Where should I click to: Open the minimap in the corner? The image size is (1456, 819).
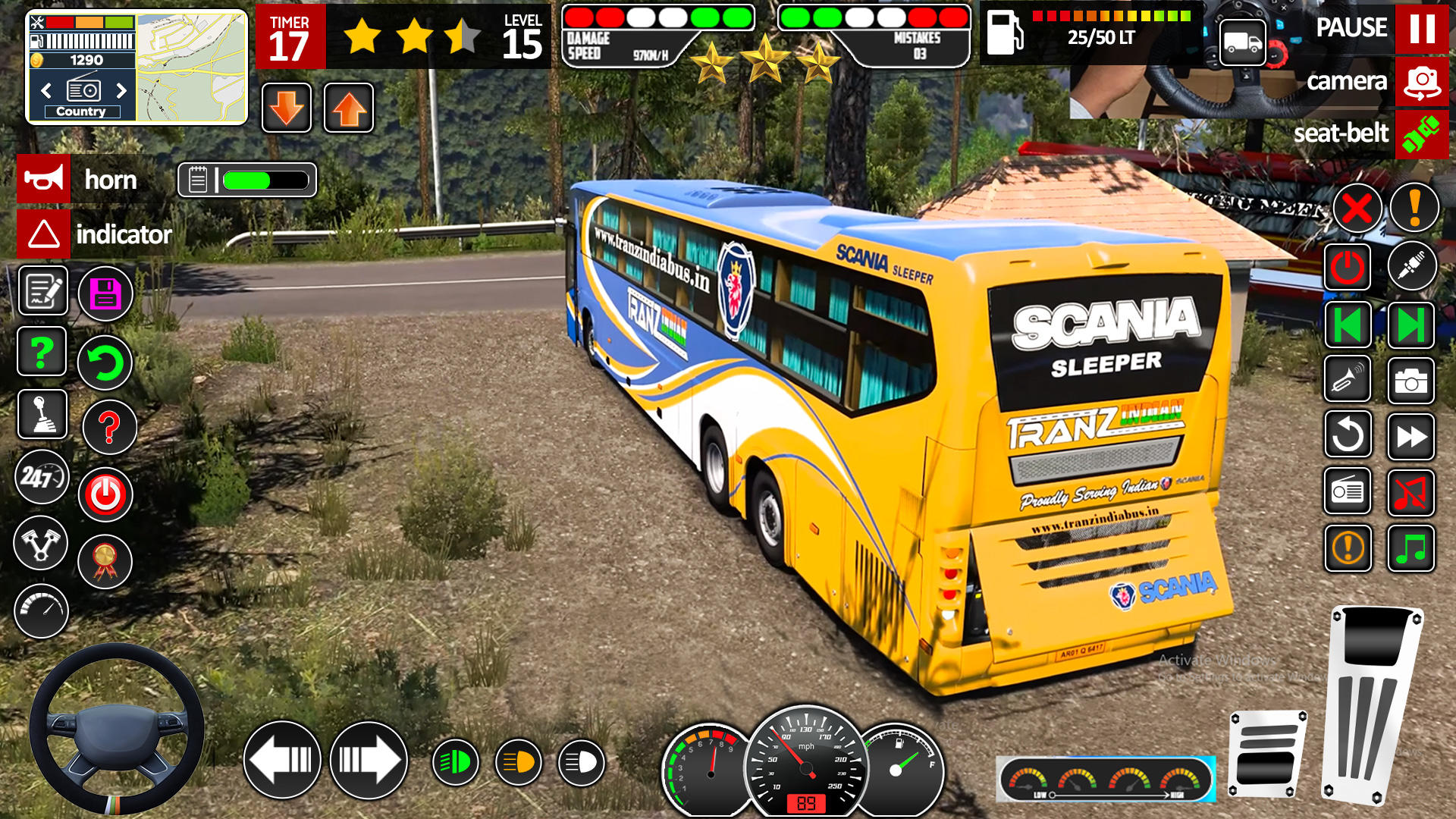[x=192, y=67]
